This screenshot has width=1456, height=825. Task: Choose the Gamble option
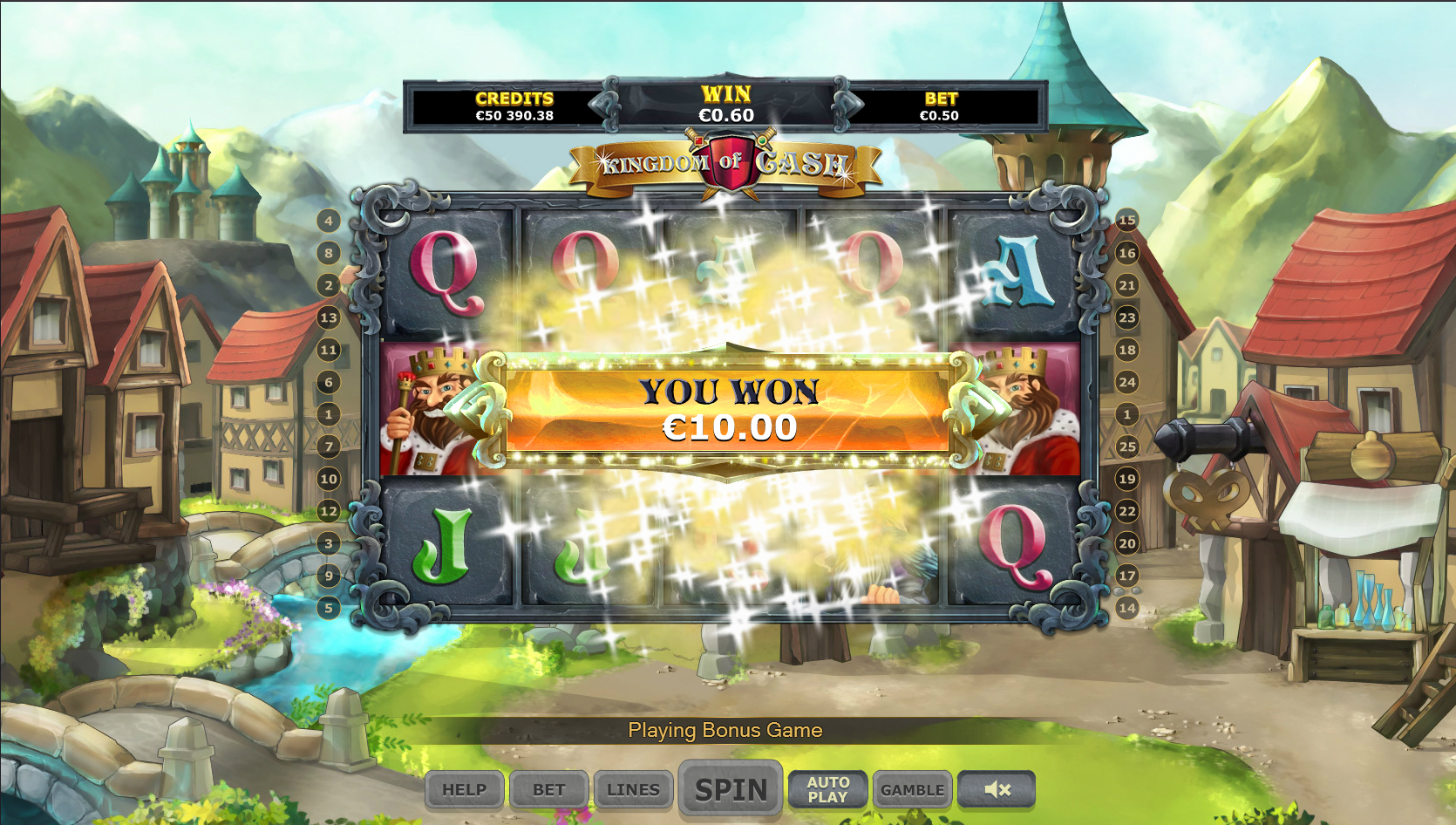pos(912,790)
